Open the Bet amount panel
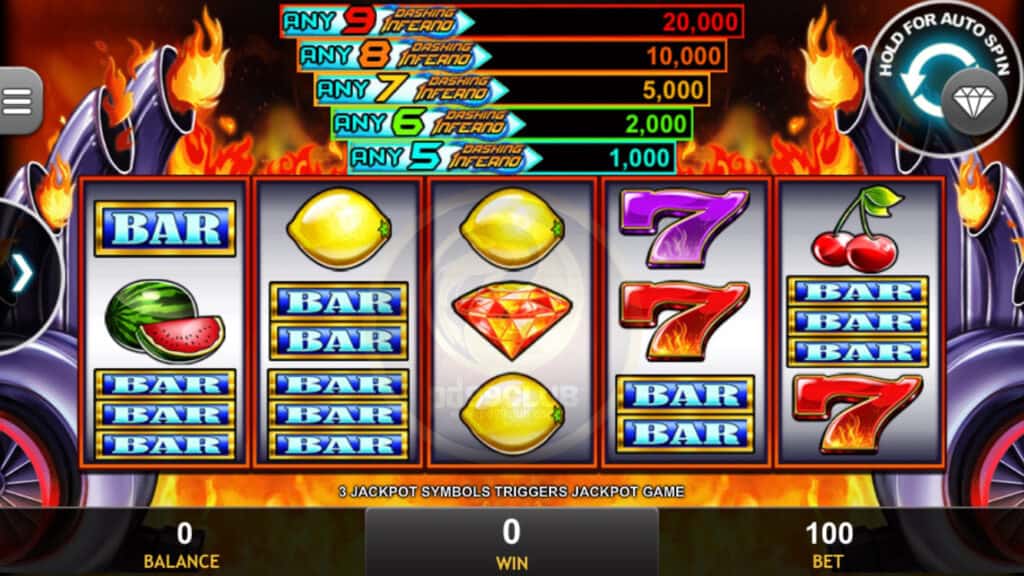1024x576 pixels. 829,543
